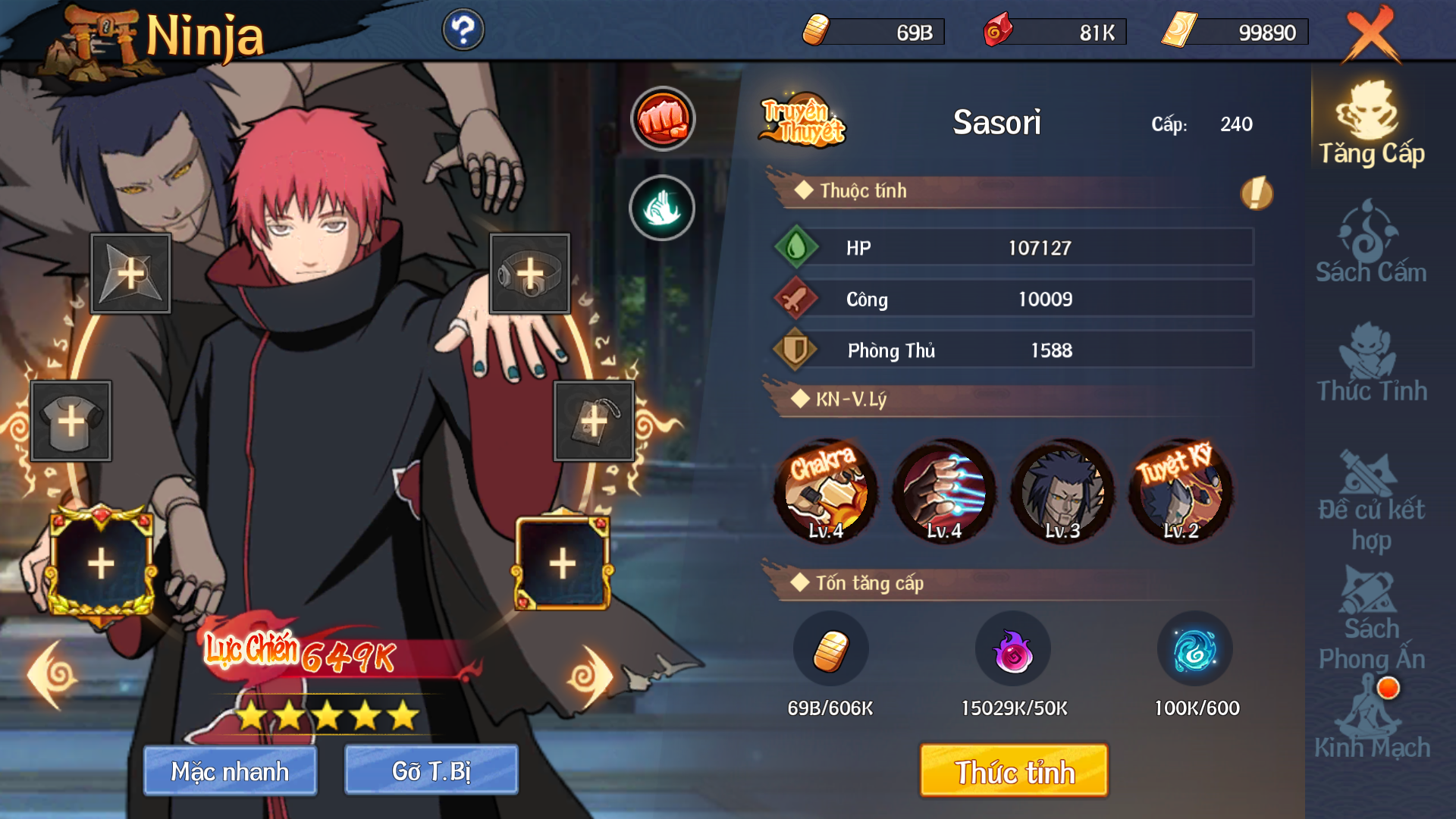Viewport: 1456px width, 819px height.
Task: Choose Gỡ T.Bị to unequip gear
Action: click(431, 770)
